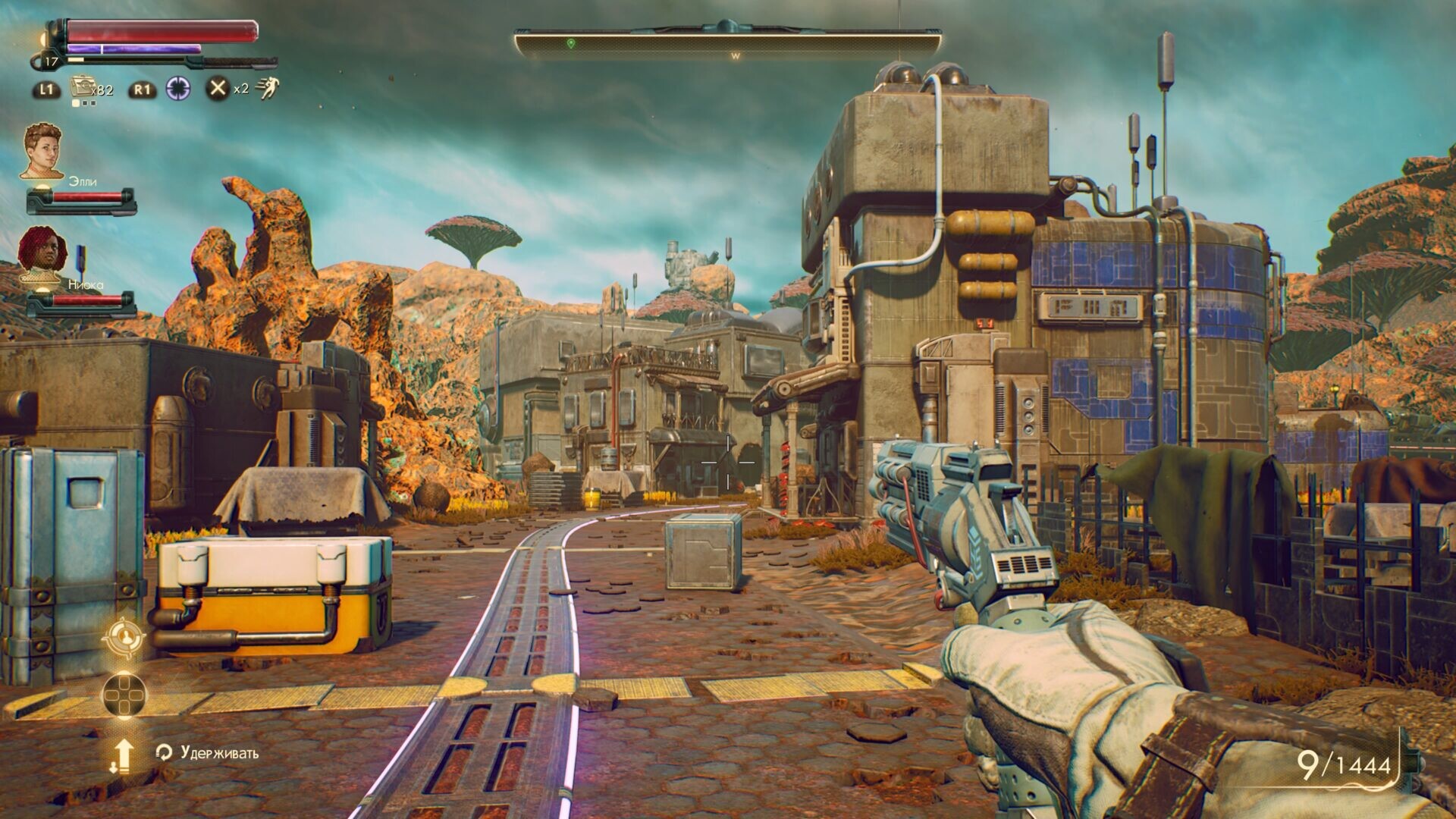Click the compass bar
1456x819 pixels.
point(728,44)
